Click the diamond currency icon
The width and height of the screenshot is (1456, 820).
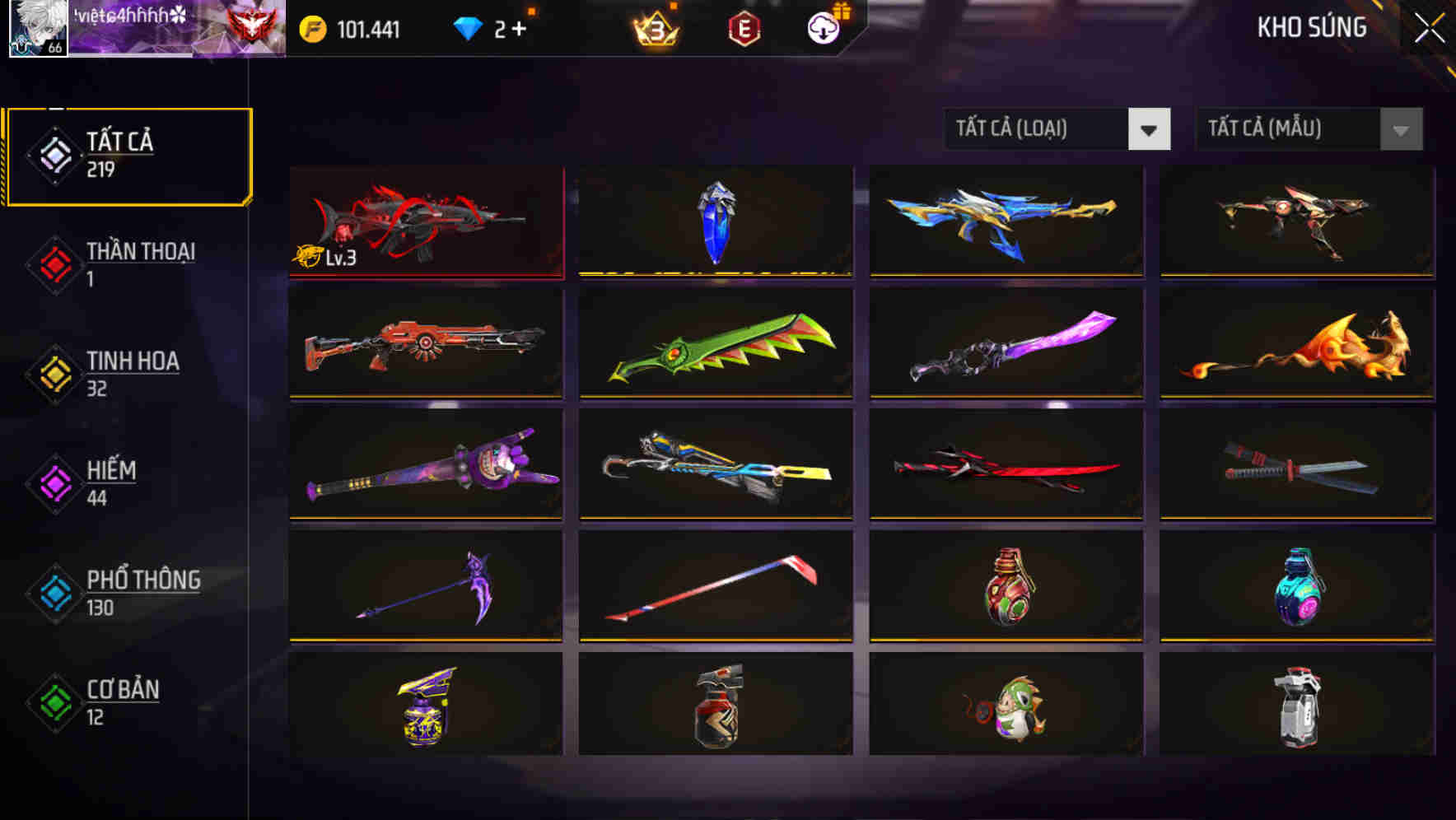pos(468,28)
